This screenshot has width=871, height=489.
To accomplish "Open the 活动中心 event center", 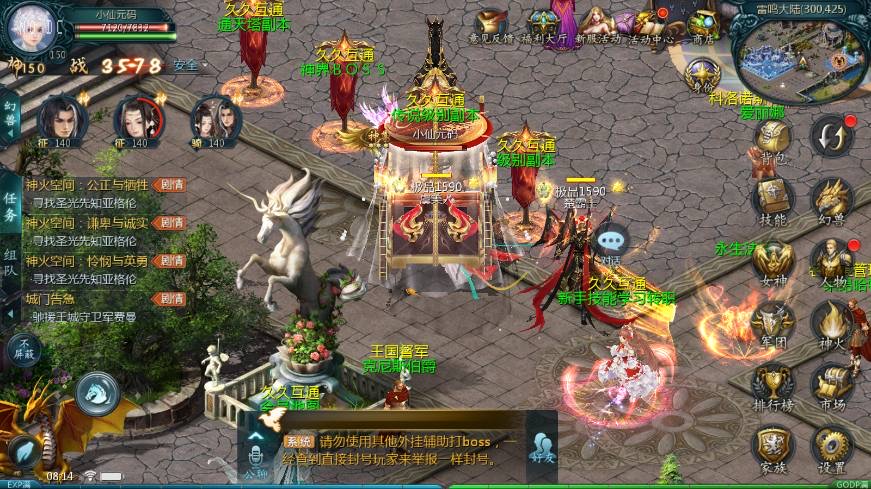I will coord(650,24).
